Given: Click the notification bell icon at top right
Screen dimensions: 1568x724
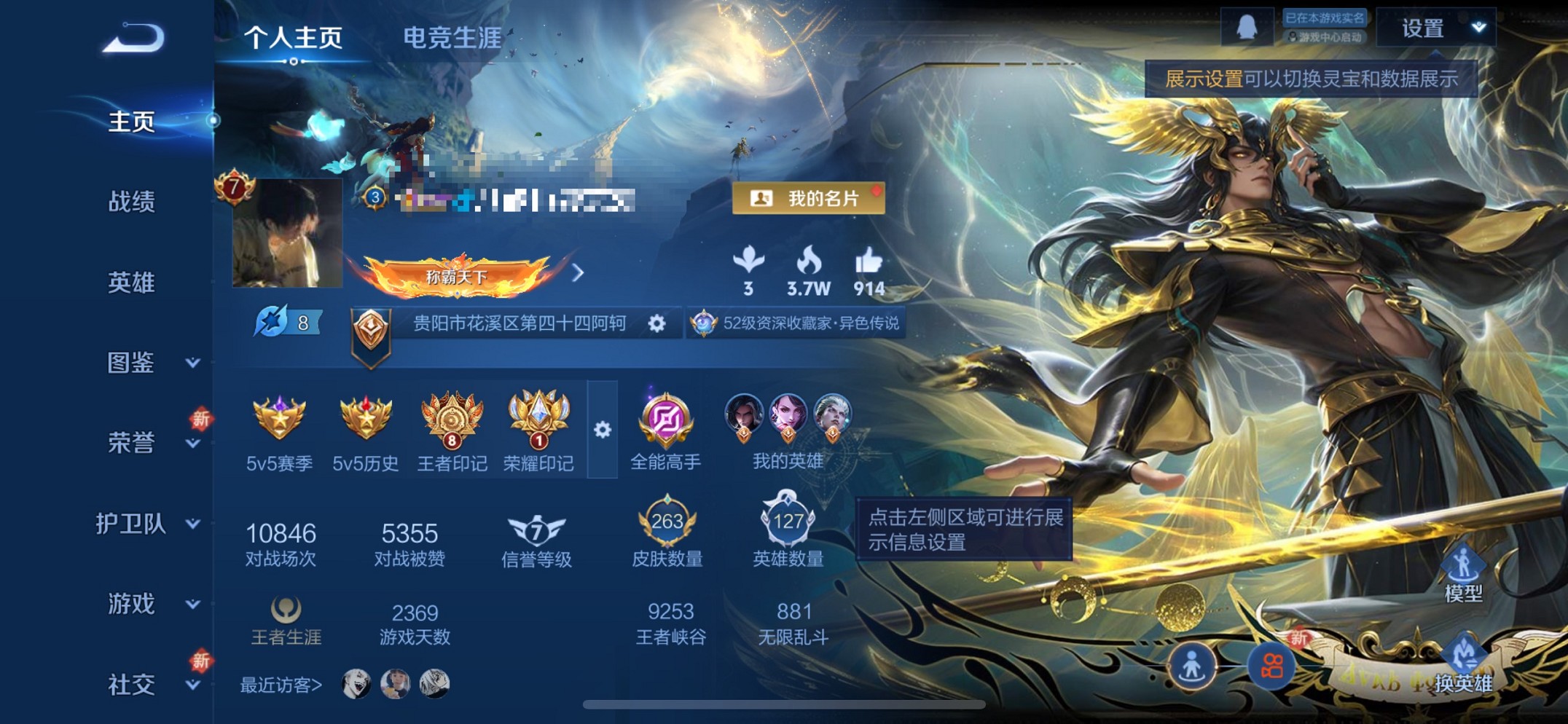Looking at the screenshot, I should click(x=1249, y=28).
